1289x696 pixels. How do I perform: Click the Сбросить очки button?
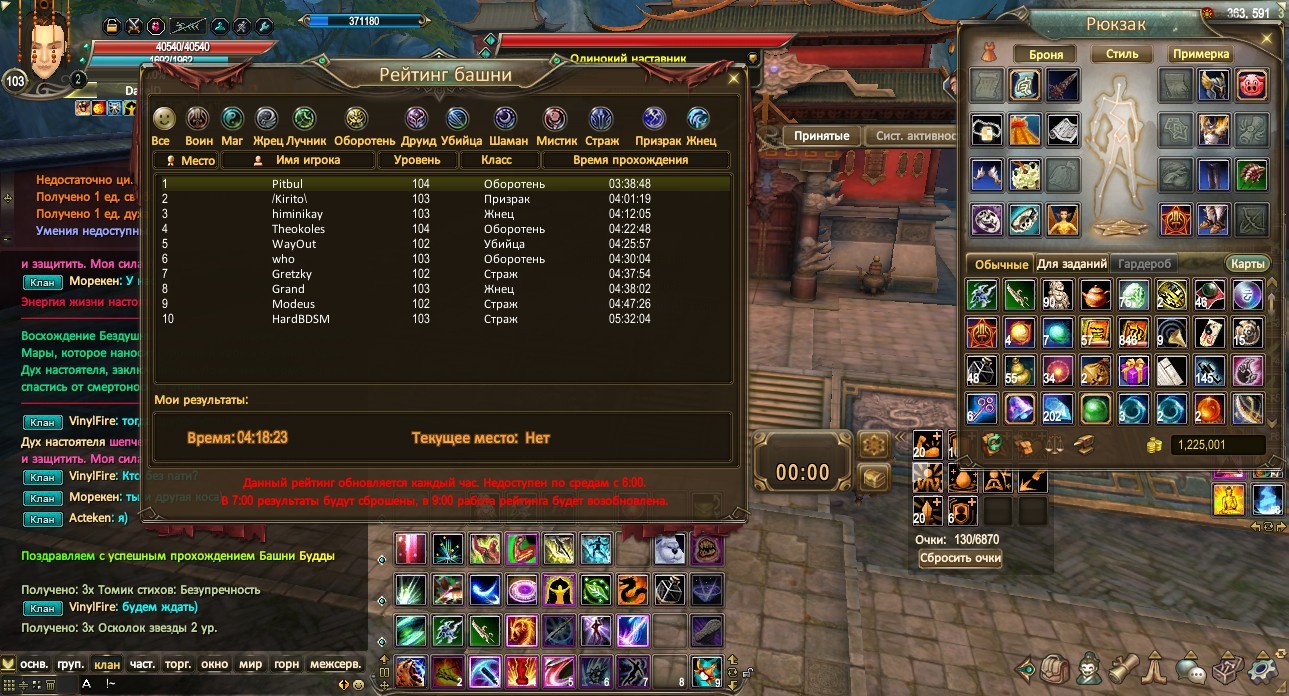click(960, 558)
